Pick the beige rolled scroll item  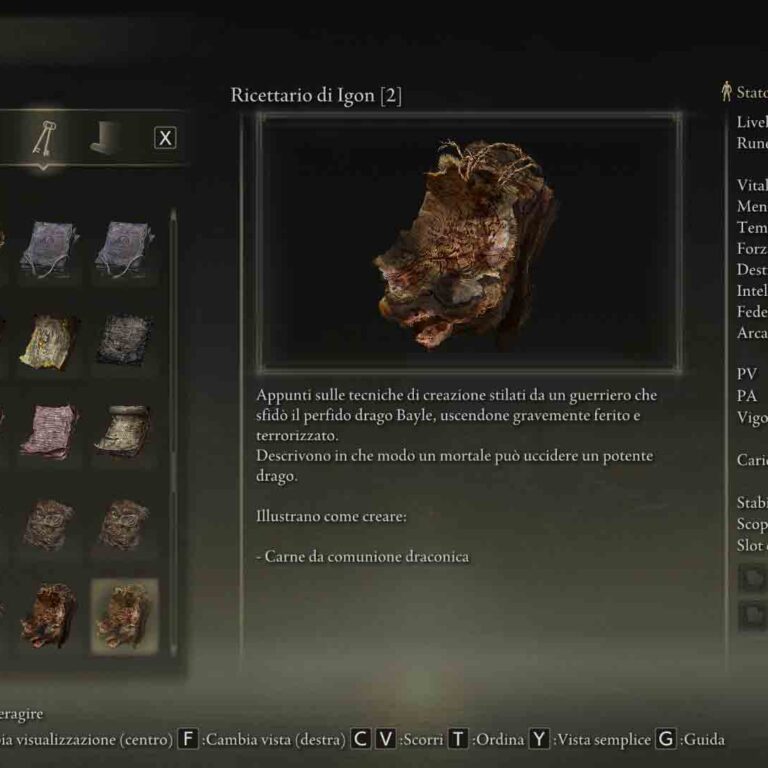tap(125, 430)
